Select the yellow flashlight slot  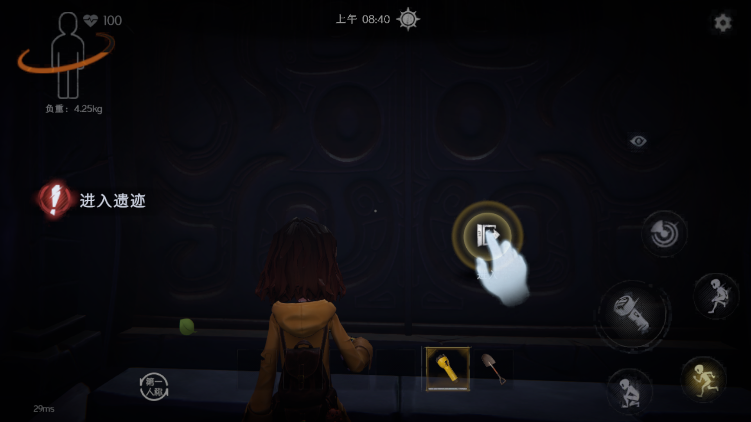click(447, 368)
